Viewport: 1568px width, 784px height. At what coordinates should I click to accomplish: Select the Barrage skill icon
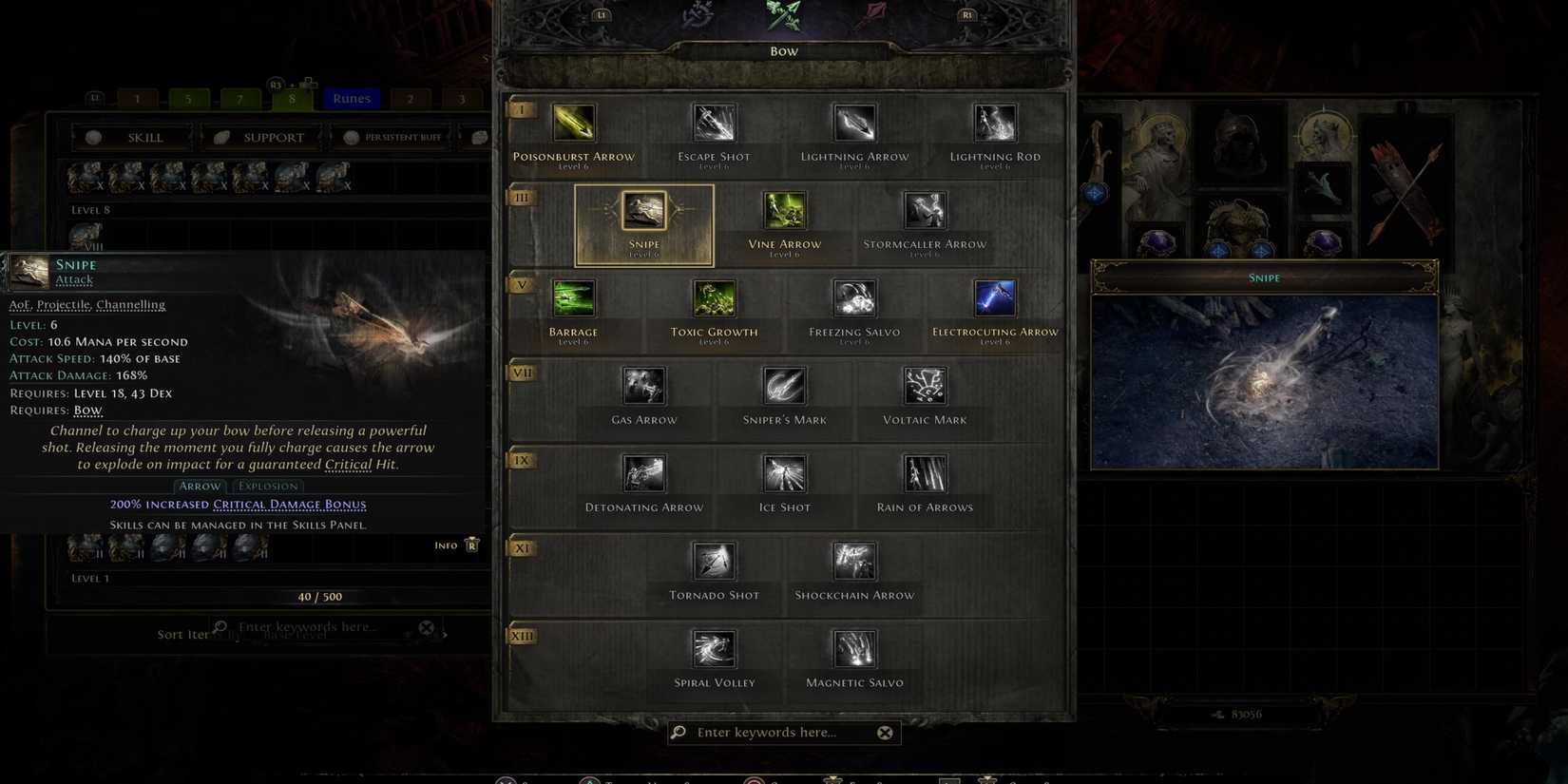point(574,297)
